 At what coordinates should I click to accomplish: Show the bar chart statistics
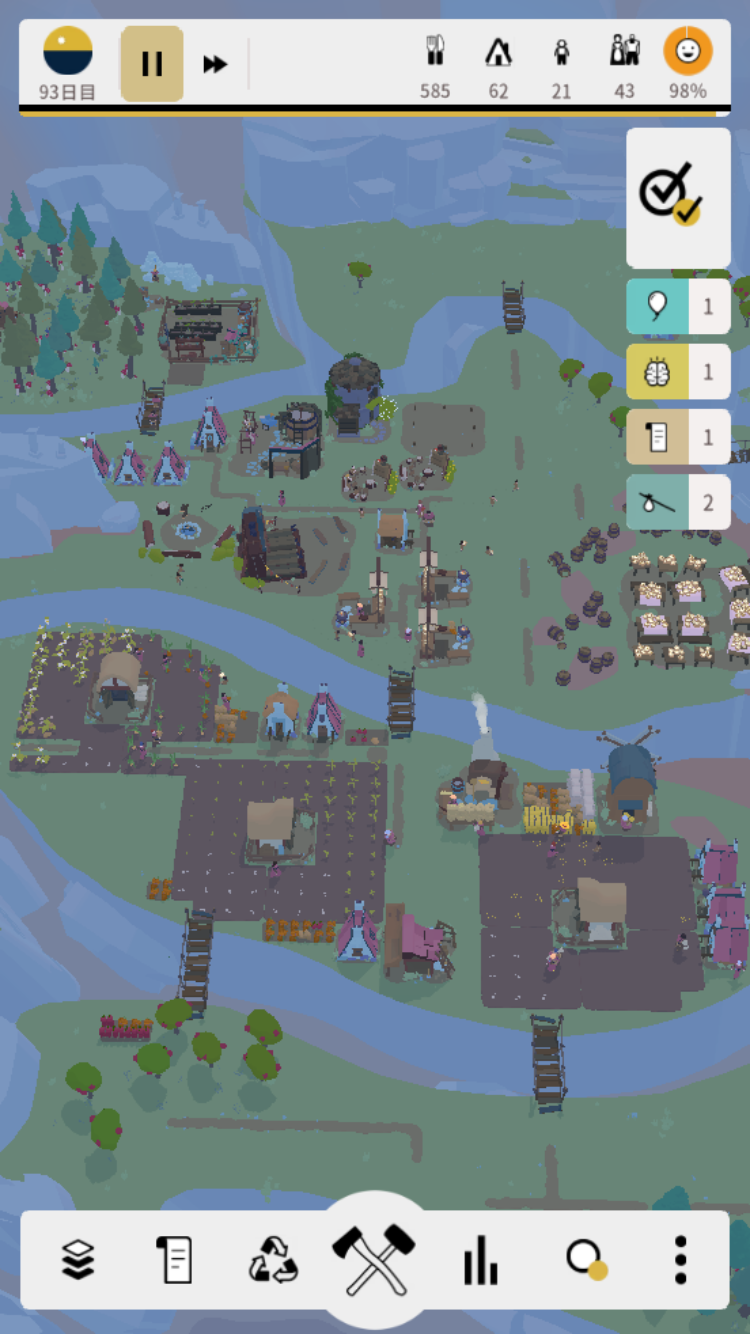click(x=480, y=1259)
